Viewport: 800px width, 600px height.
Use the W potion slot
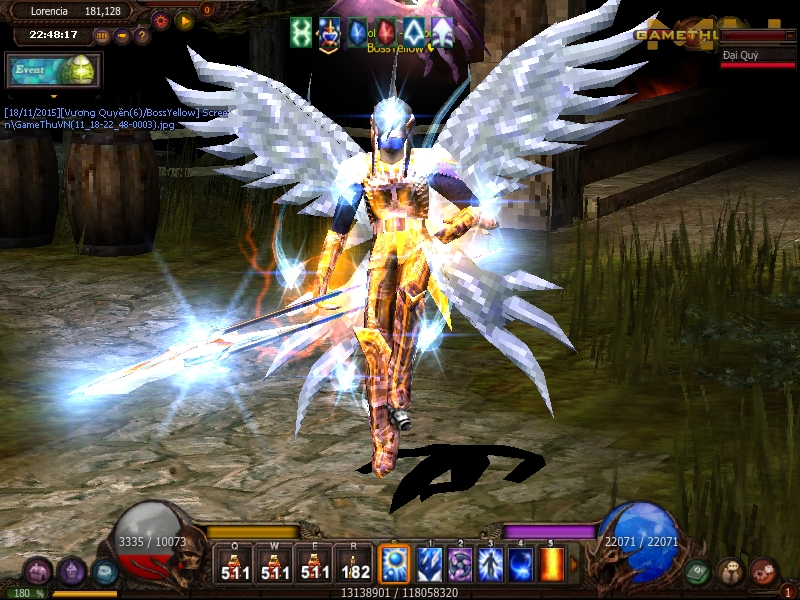click(x=274, y=565)
